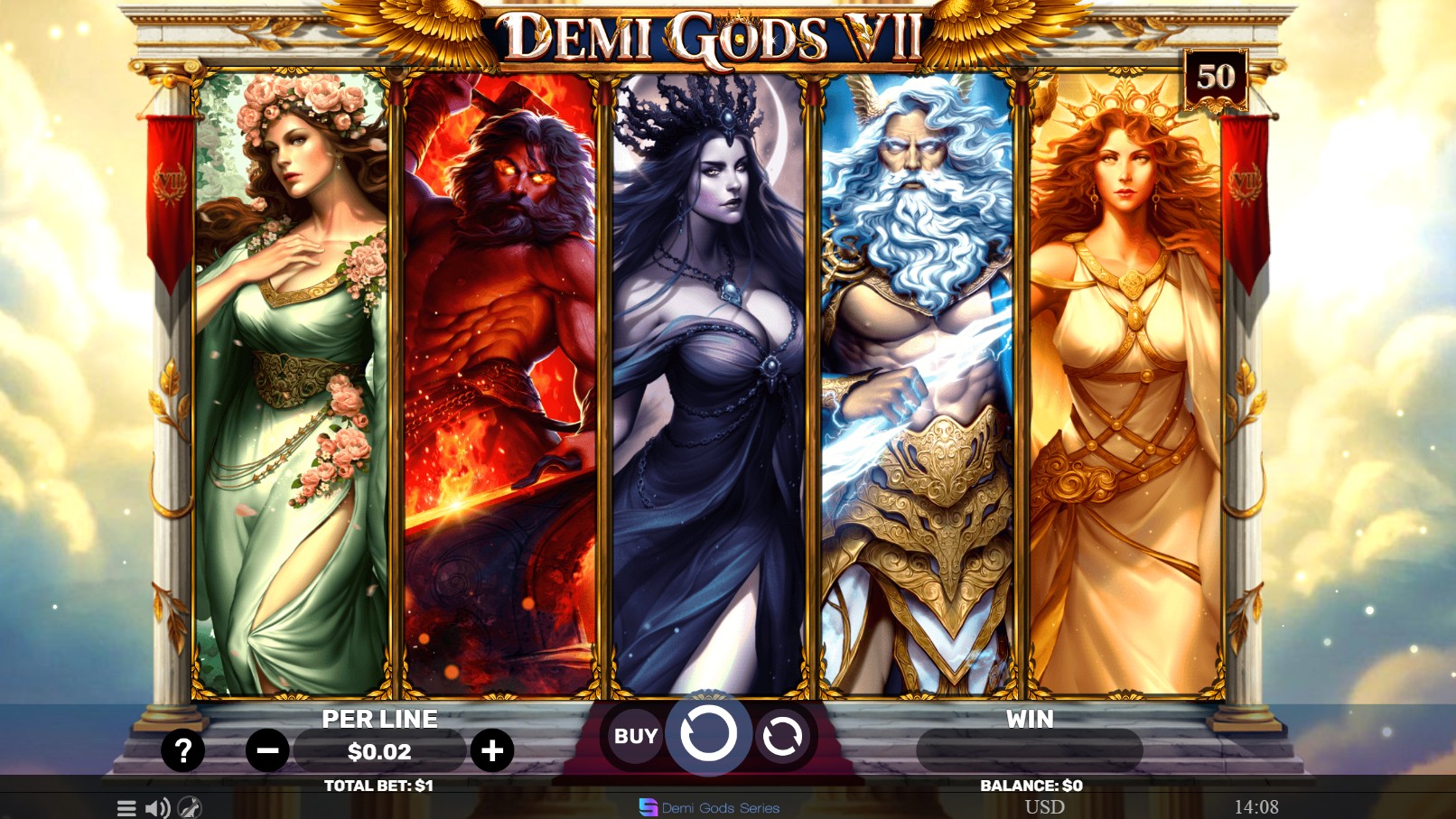Expand the Per Line bet selector
The height and width of the screenshot is (819, 1456).
(x=381, y=749)
